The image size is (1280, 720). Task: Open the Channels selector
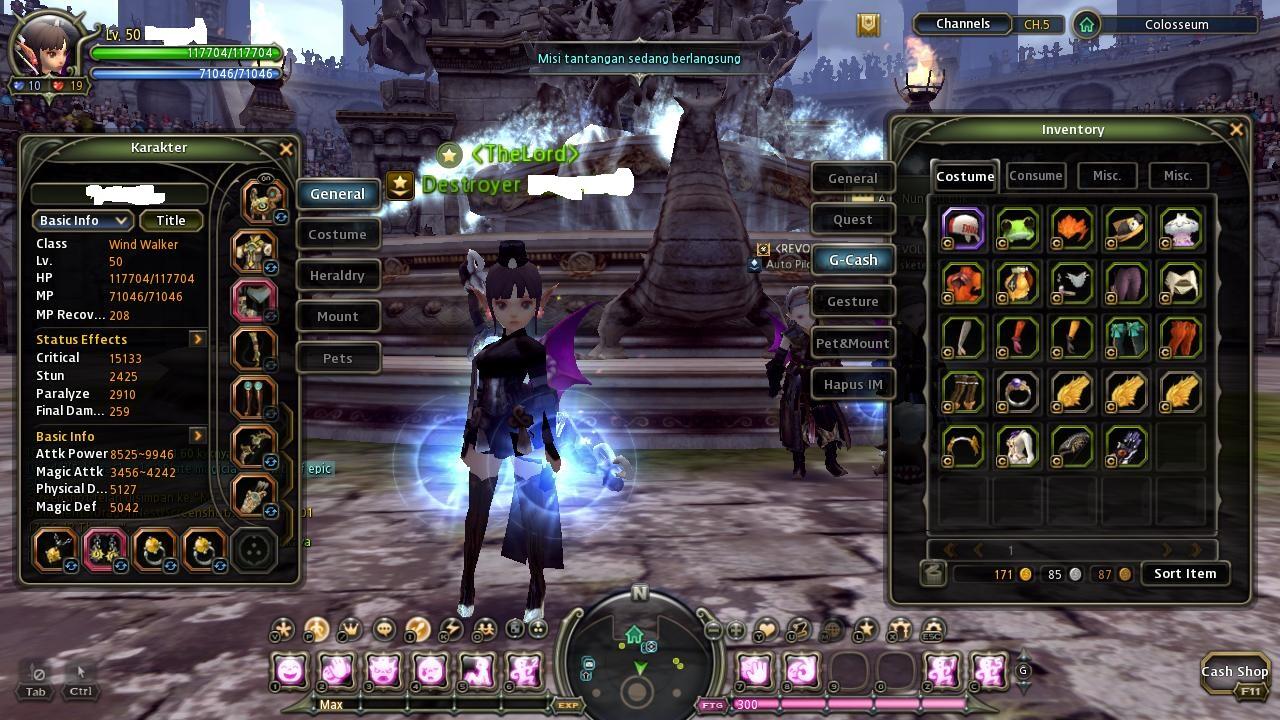[963, 24]
